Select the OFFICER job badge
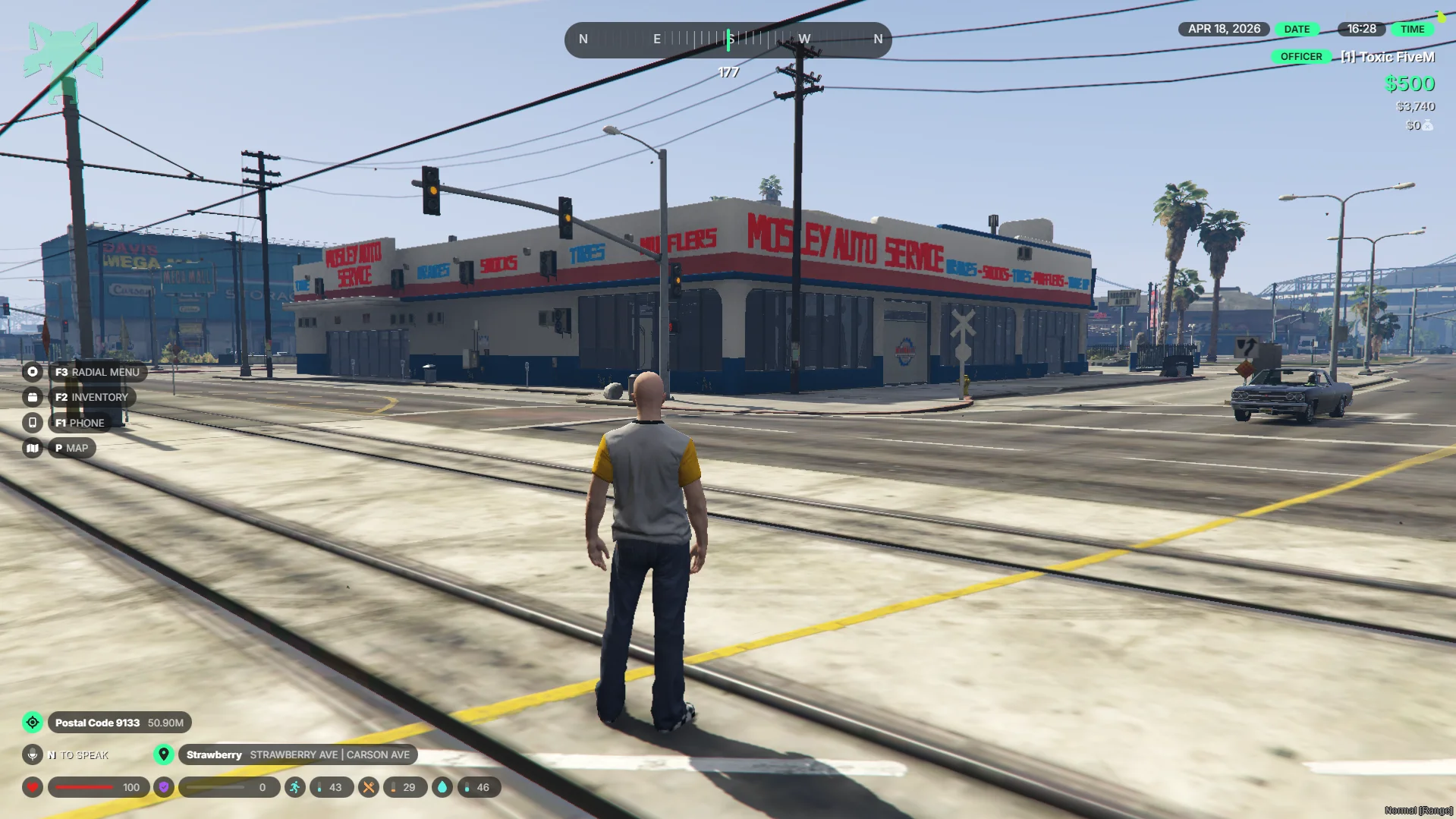1456x819 pixels. pos(1300,57)
